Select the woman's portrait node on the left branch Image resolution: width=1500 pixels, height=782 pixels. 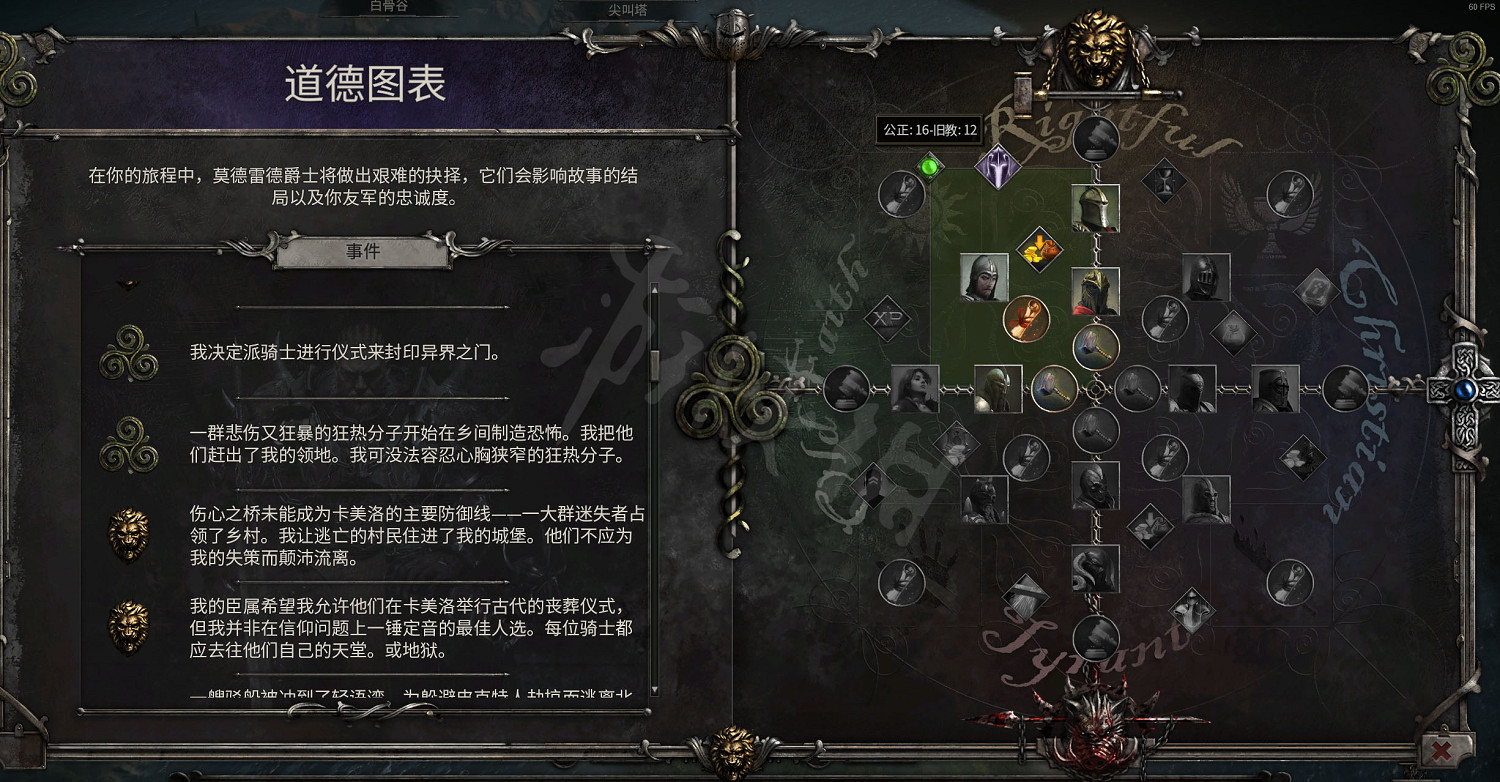915,388
